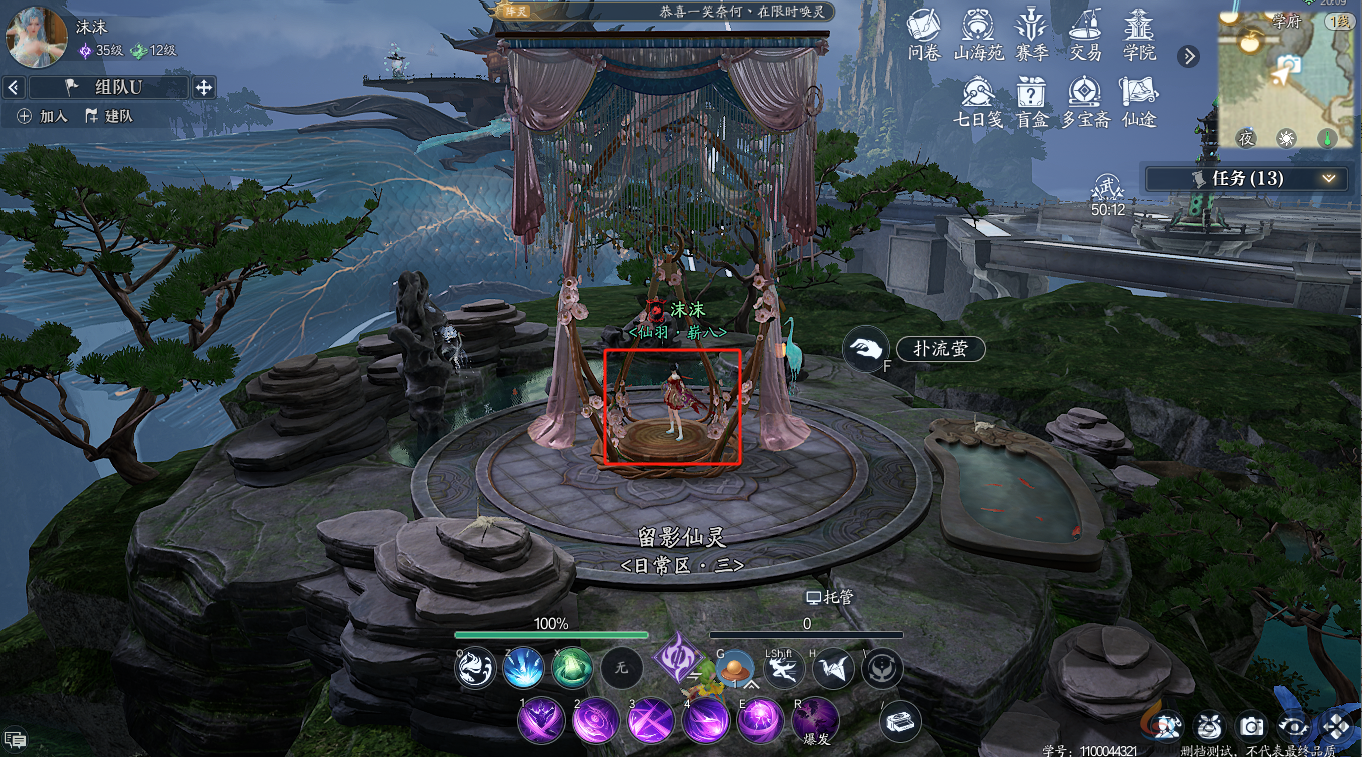This screenshot has height=757, width=1362.
Task: Open the 盲盒 blind box menu
Action: click(x=1030, y=100)
